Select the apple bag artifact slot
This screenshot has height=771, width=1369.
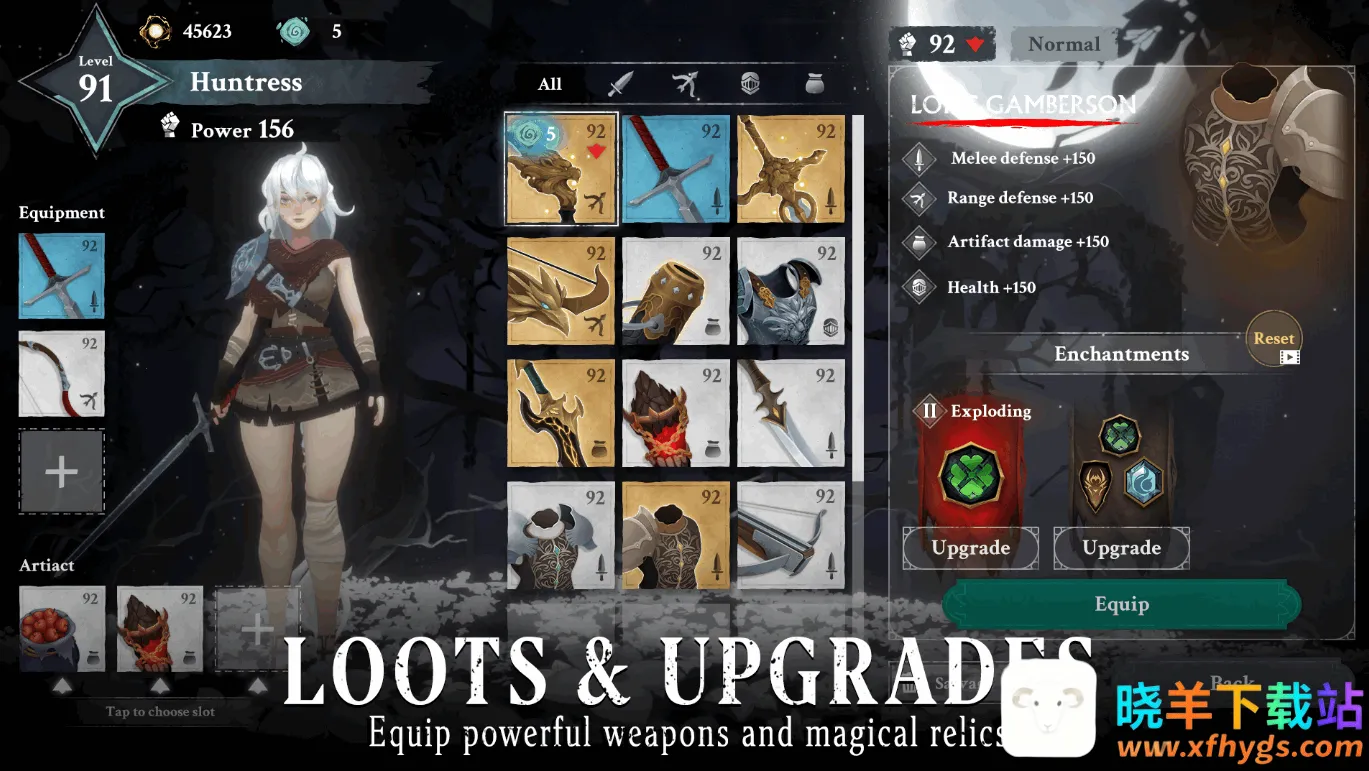coord(61,628)
